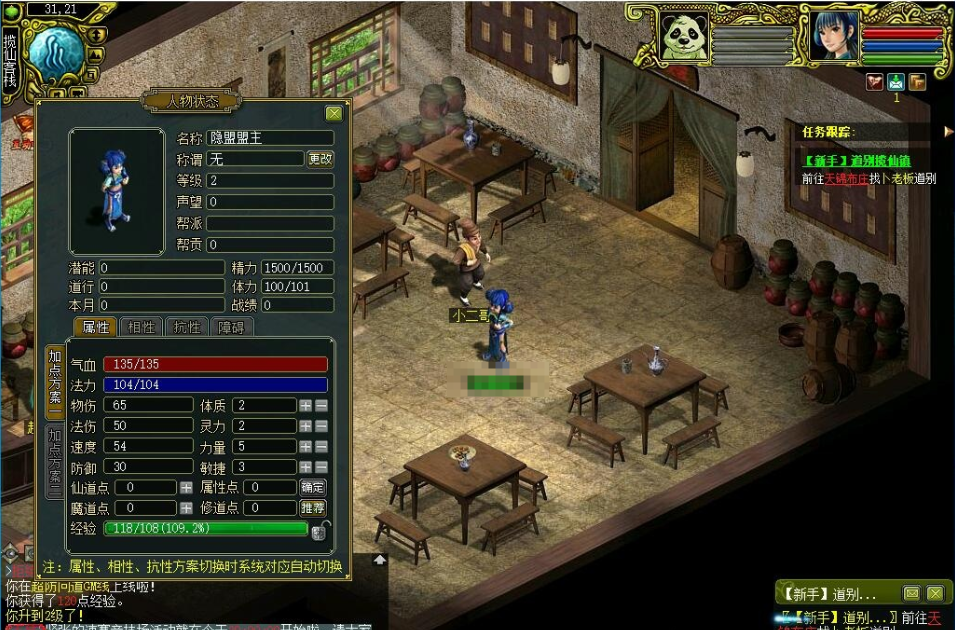955x630 pixels.
Task: Follow the 【新手】道别揽仙镇 quest tracker link
Action: click(x=856, y=160)
